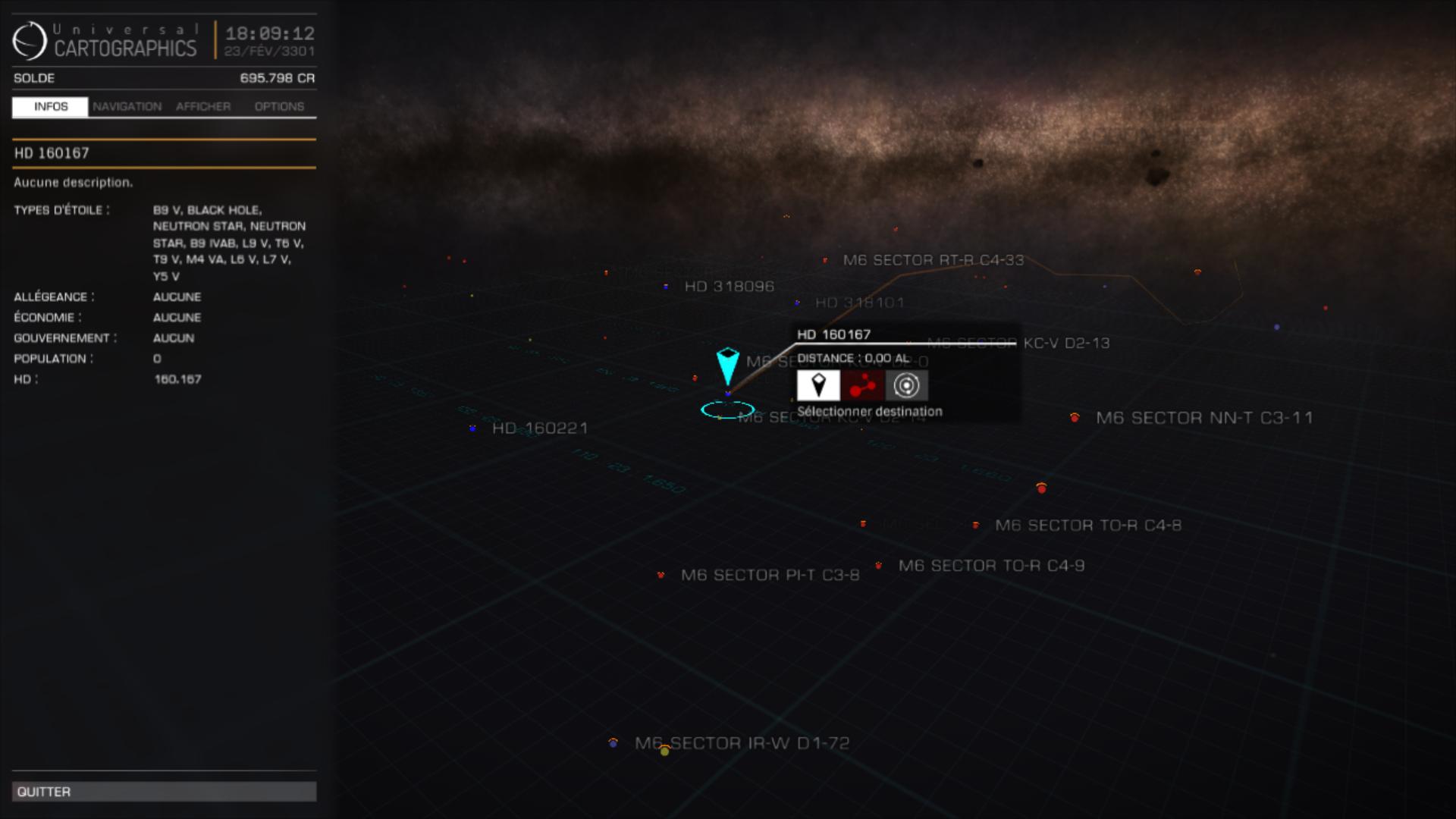Click the QUITTER button
The image size is (1456, 819).
coord(164,792)
